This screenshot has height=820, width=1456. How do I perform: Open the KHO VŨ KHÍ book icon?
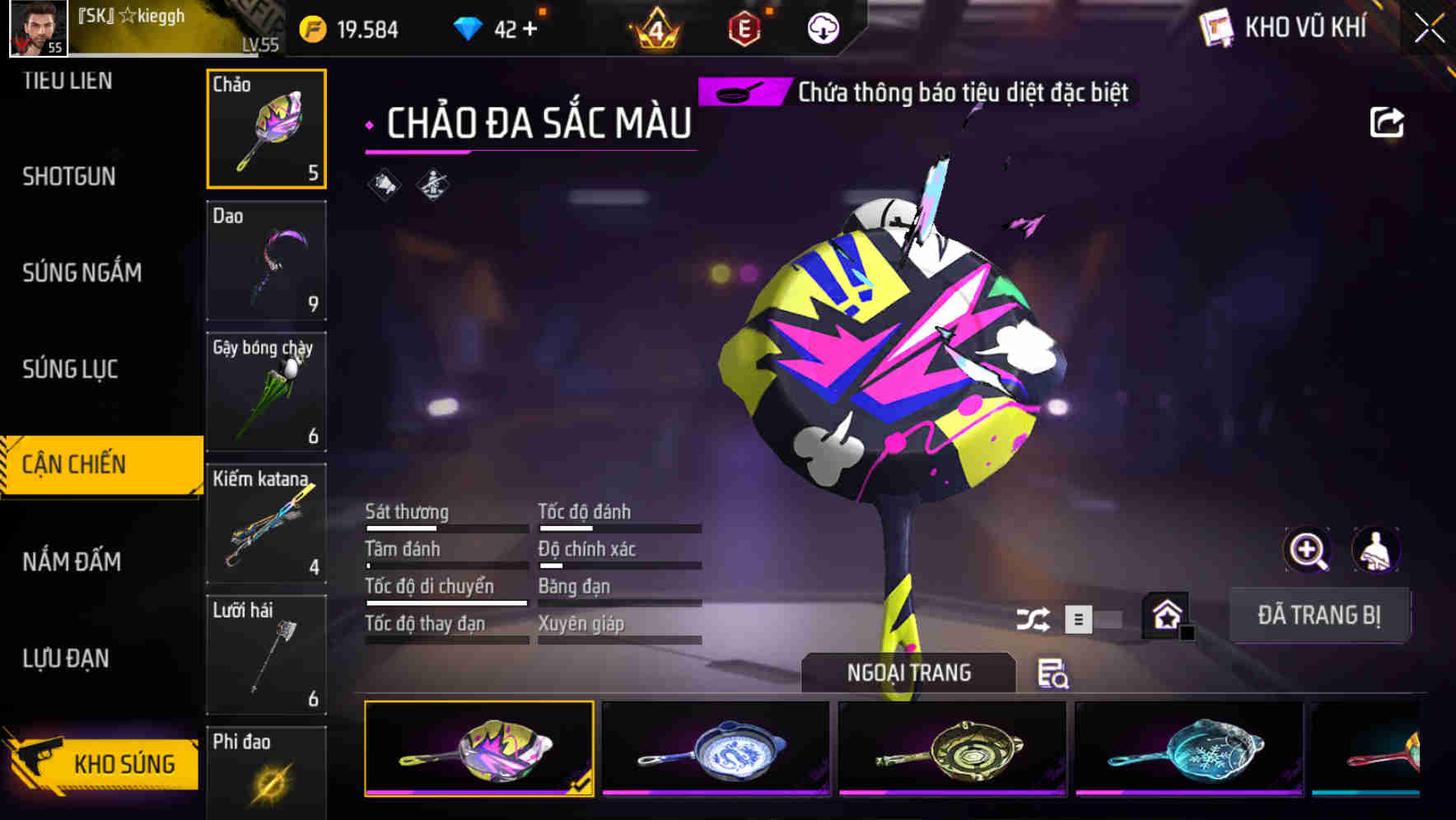(x=1216, y=28)
